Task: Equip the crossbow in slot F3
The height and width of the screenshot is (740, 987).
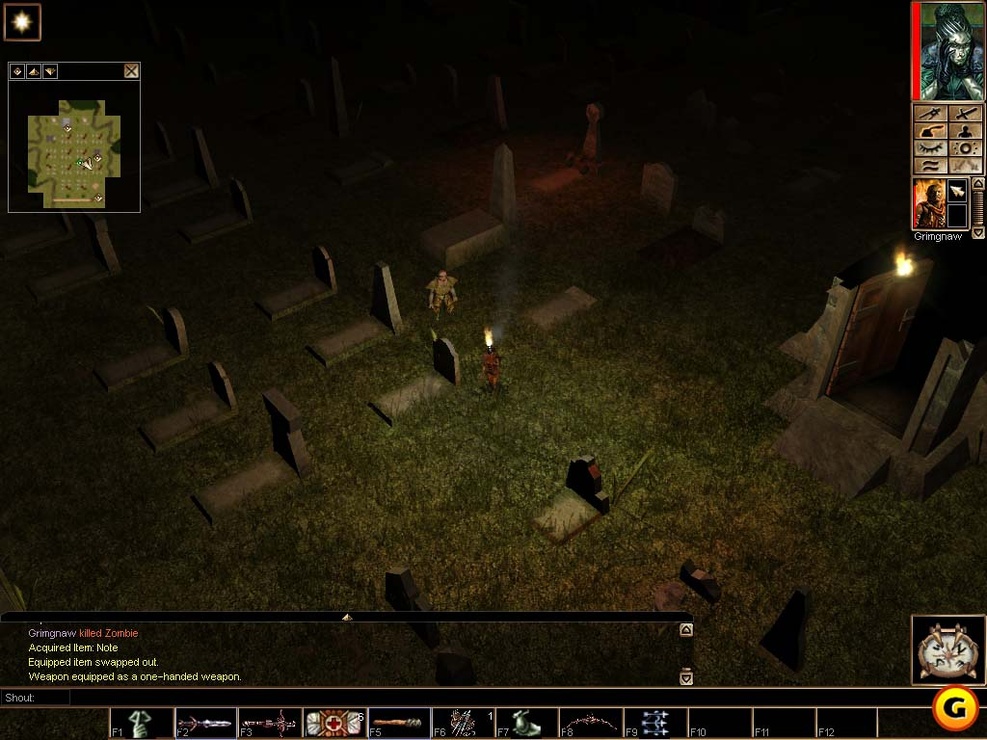Action: tap(271, 723)
